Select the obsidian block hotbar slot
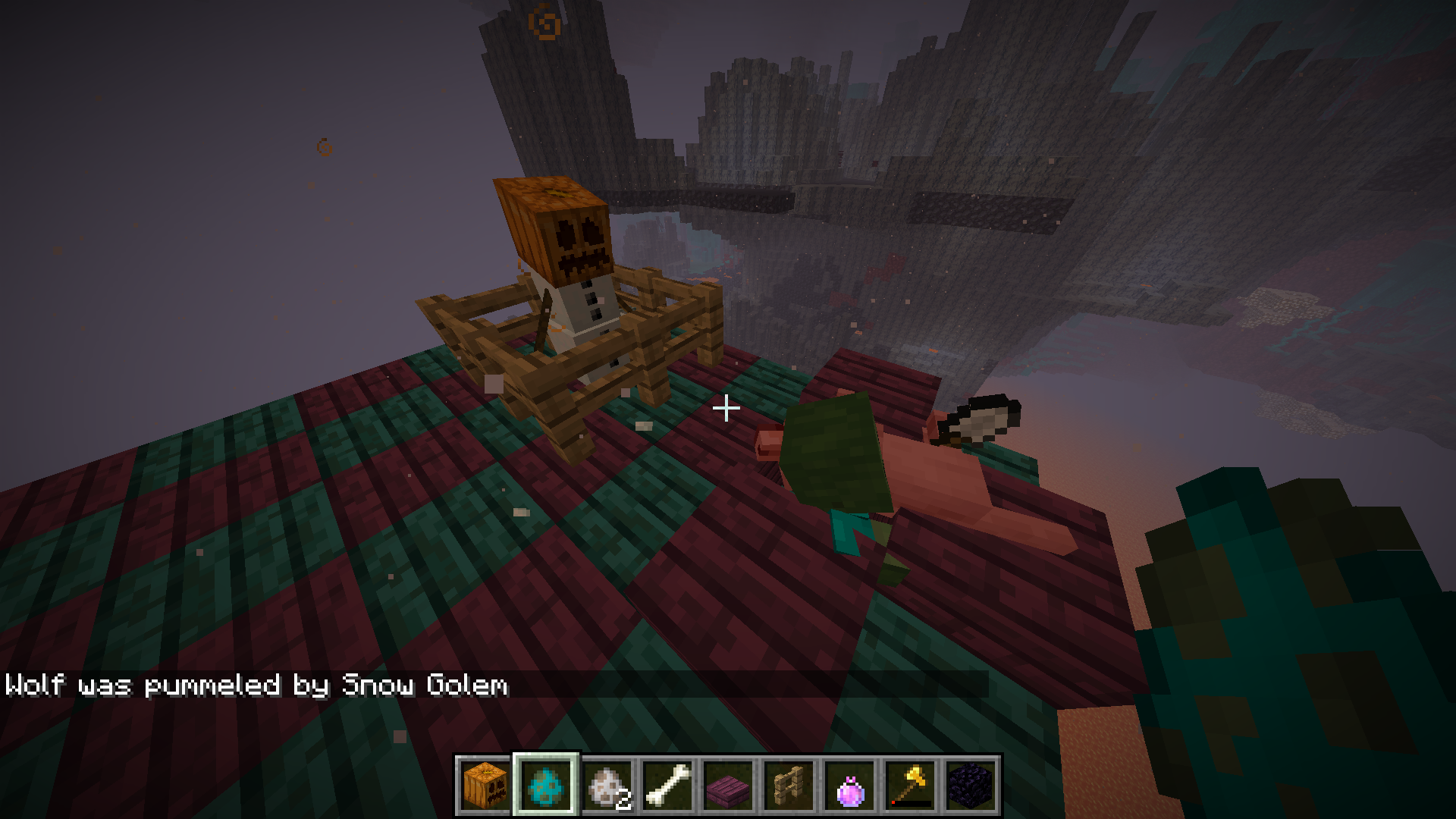Viewport: 1456px width, 819px height. click(x=971, y=785)
